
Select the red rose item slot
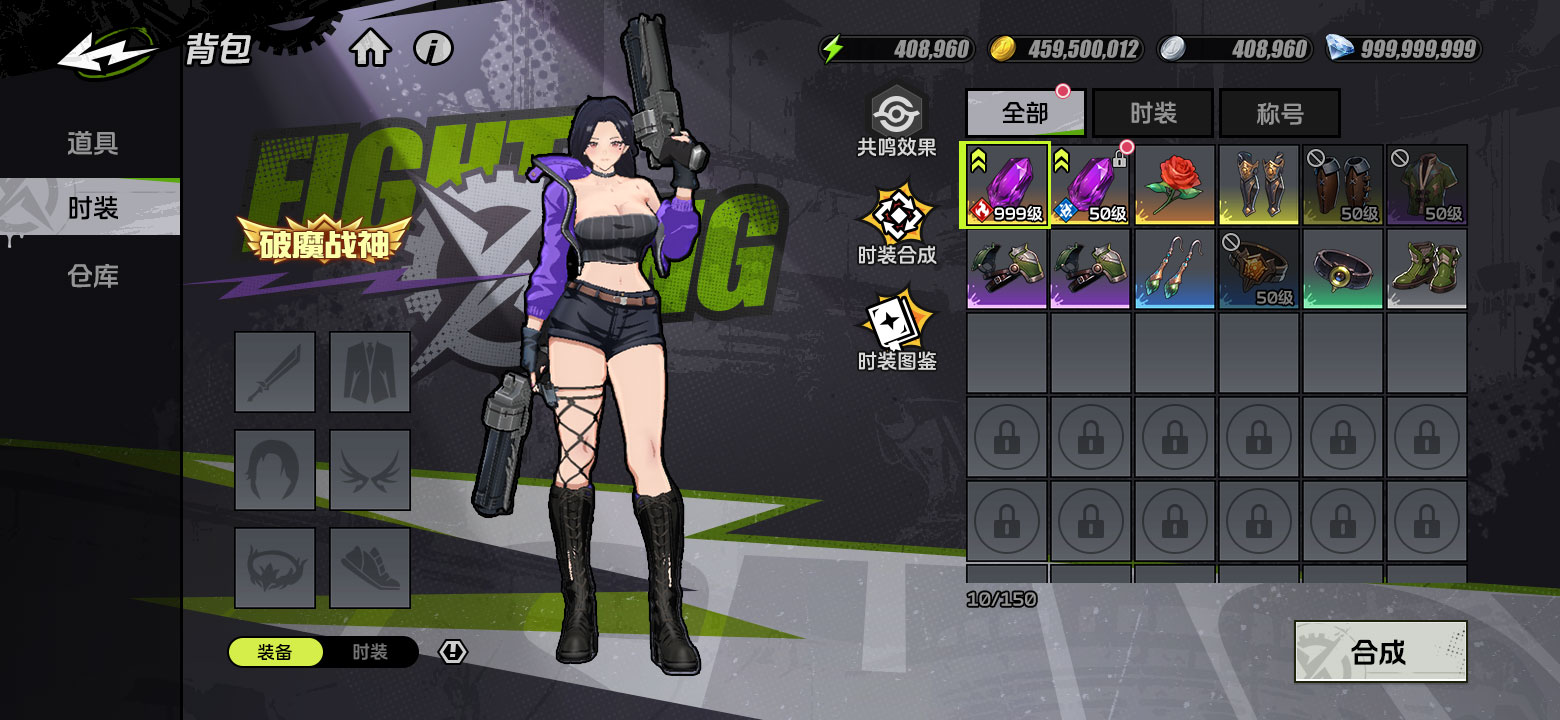(x=1174, y=185)
